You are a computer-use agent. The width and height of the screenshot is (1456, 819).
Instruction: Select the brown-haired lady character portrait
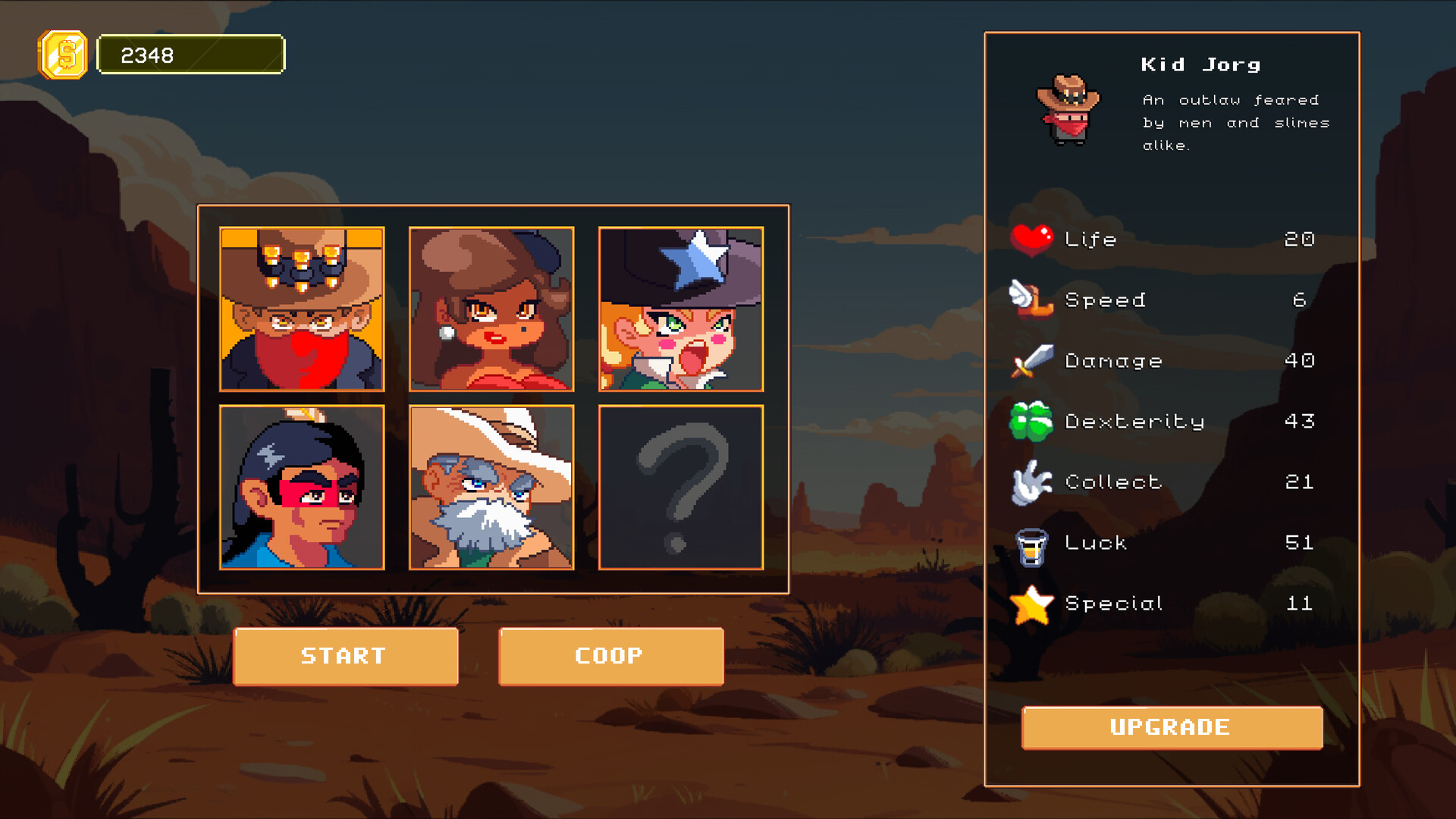pos(491,309)
